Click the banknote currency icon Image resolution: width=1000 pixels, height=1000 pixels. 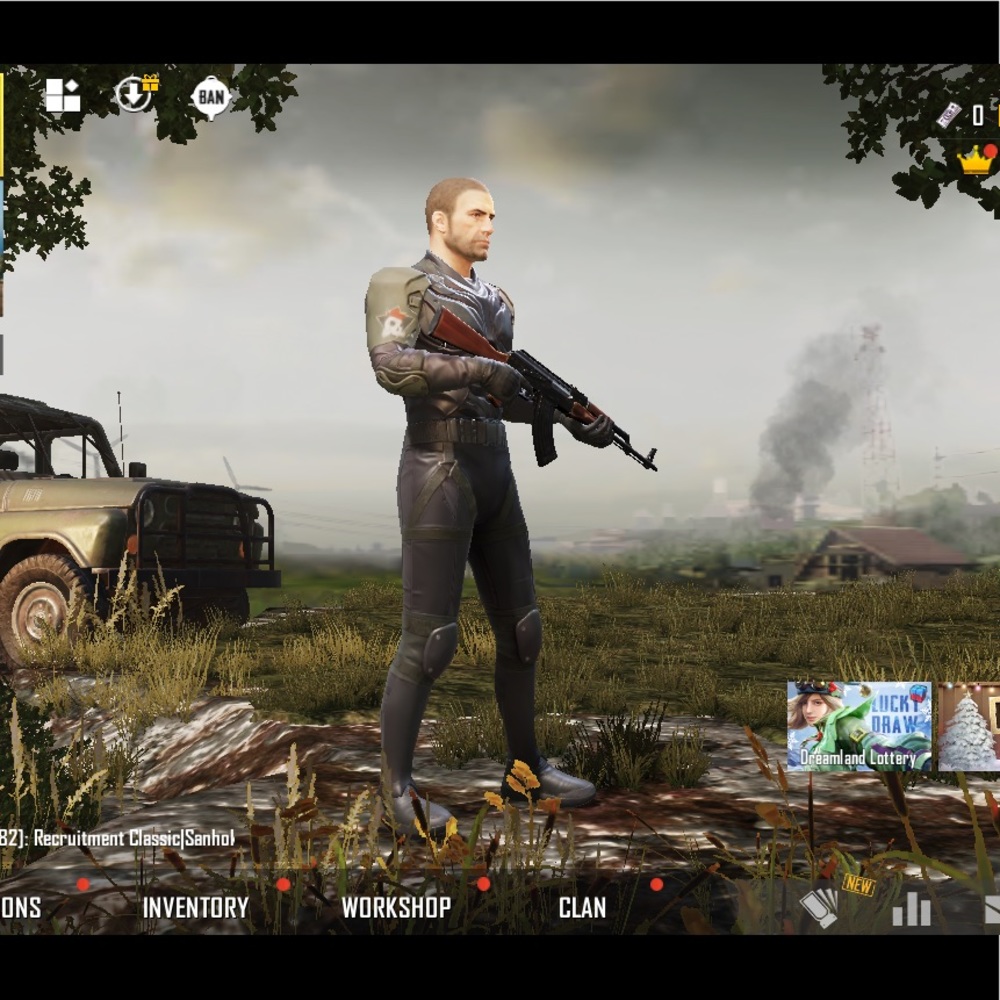pyautogui.click(x=948, y=115)
